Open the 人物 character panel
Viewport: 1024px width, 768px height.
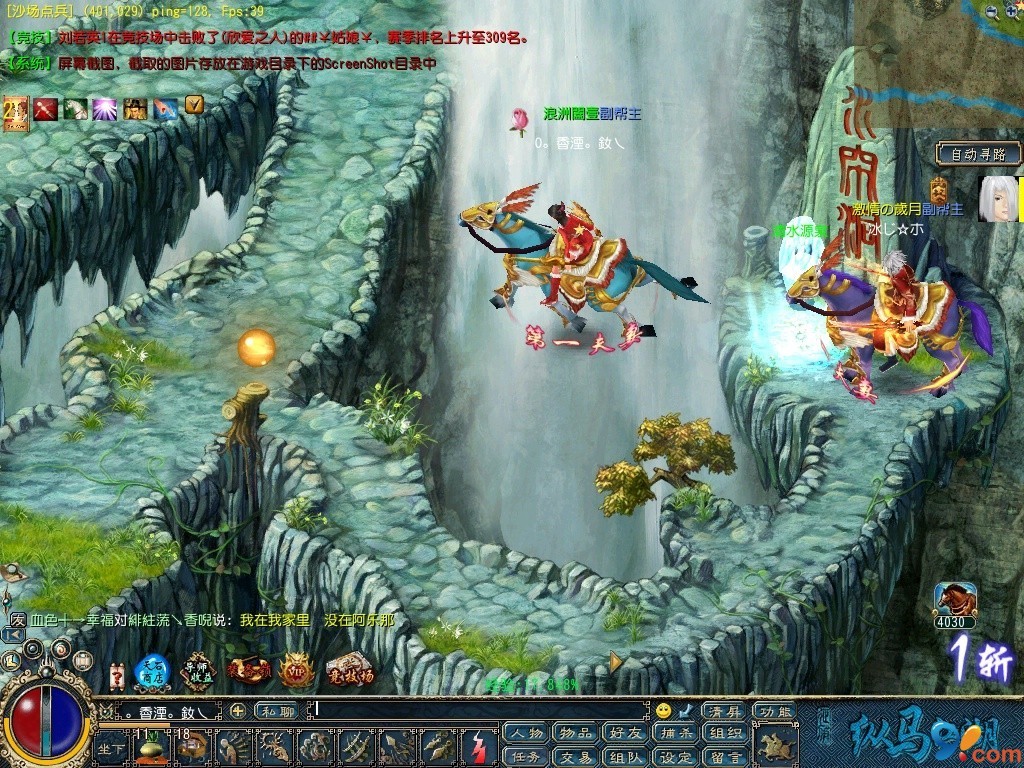[x=527, y=733]
